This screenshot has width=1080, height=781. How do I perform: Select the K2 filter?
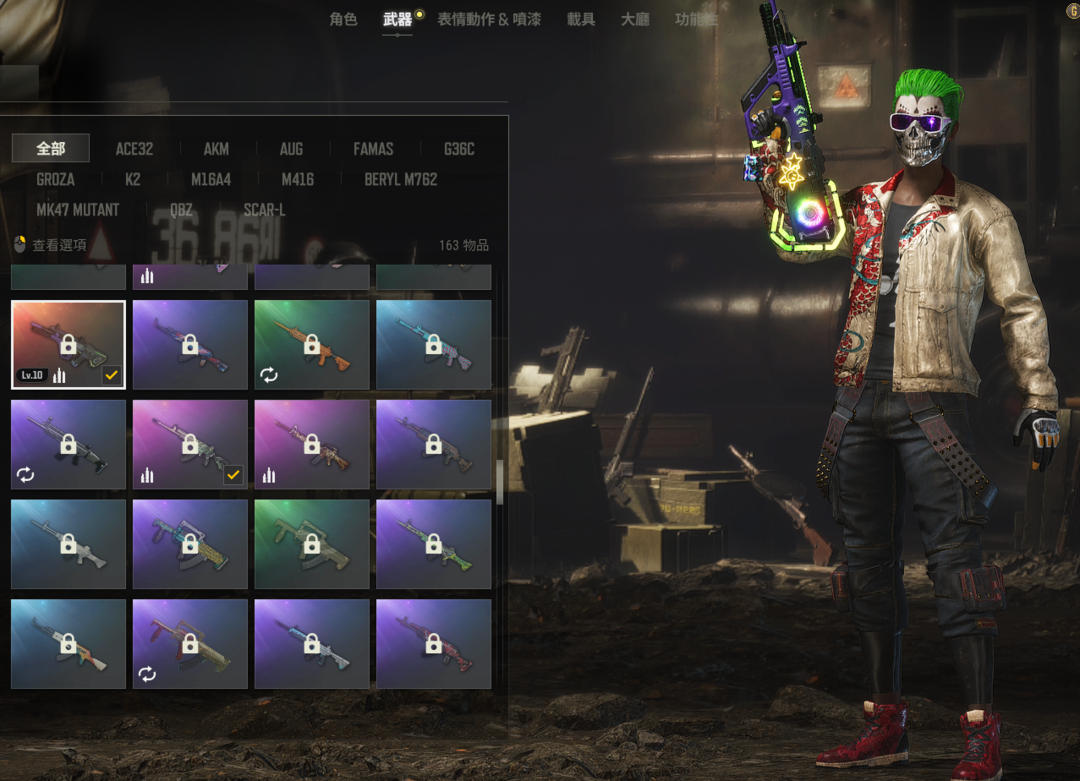coord(133,179)
